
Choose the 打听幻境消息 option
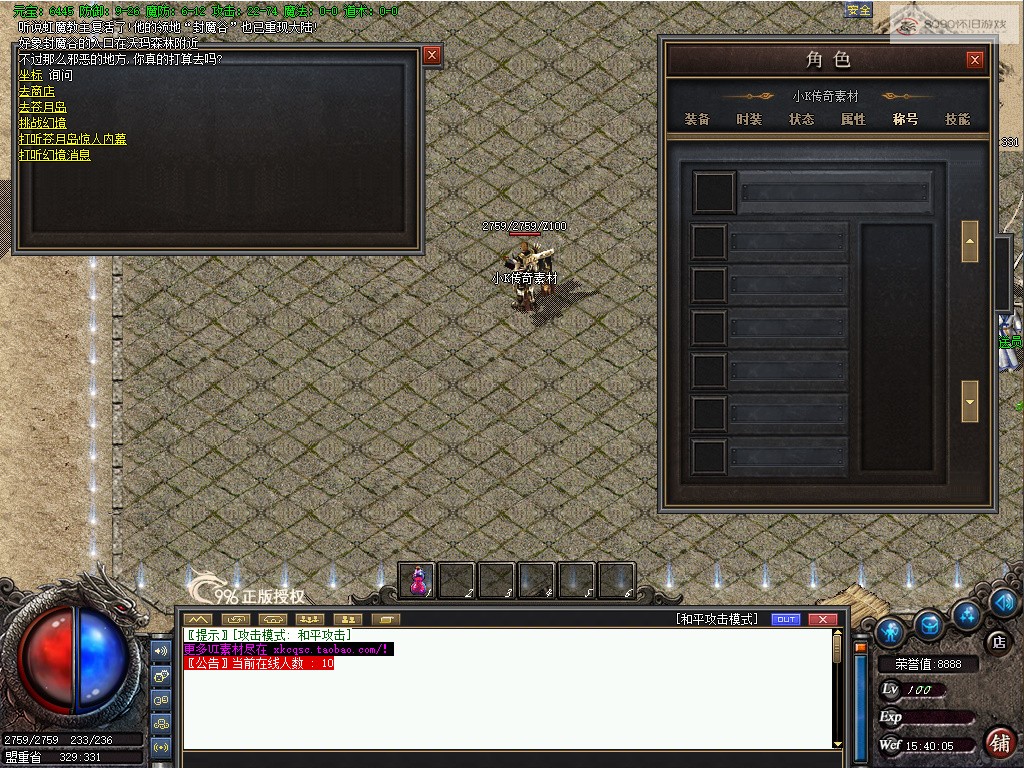pyautogui.click(x=54, y=155)
